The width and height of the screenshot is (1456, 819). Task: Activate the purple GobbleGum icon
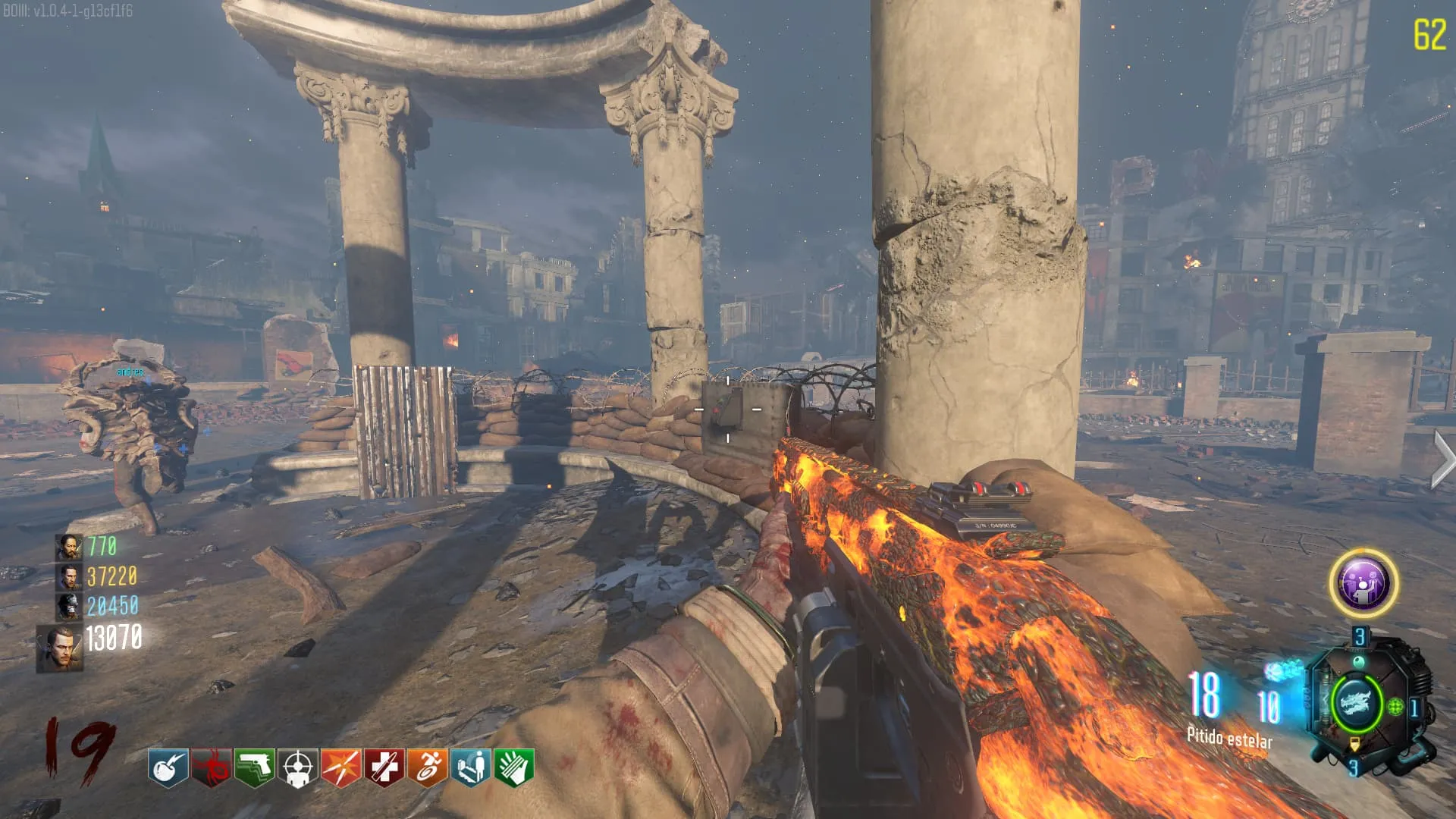coord(1363,583)
